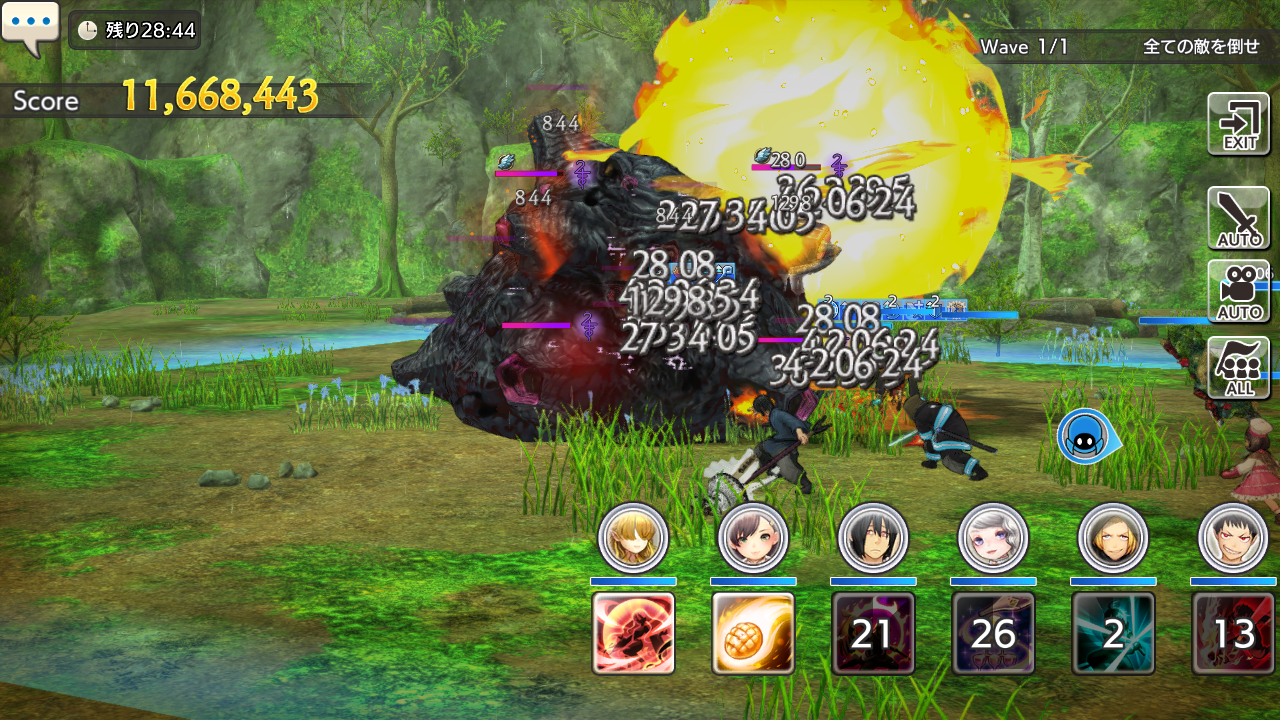
Task: Tap the skill with cooldown 21
Action: click(x=873, y=633)
